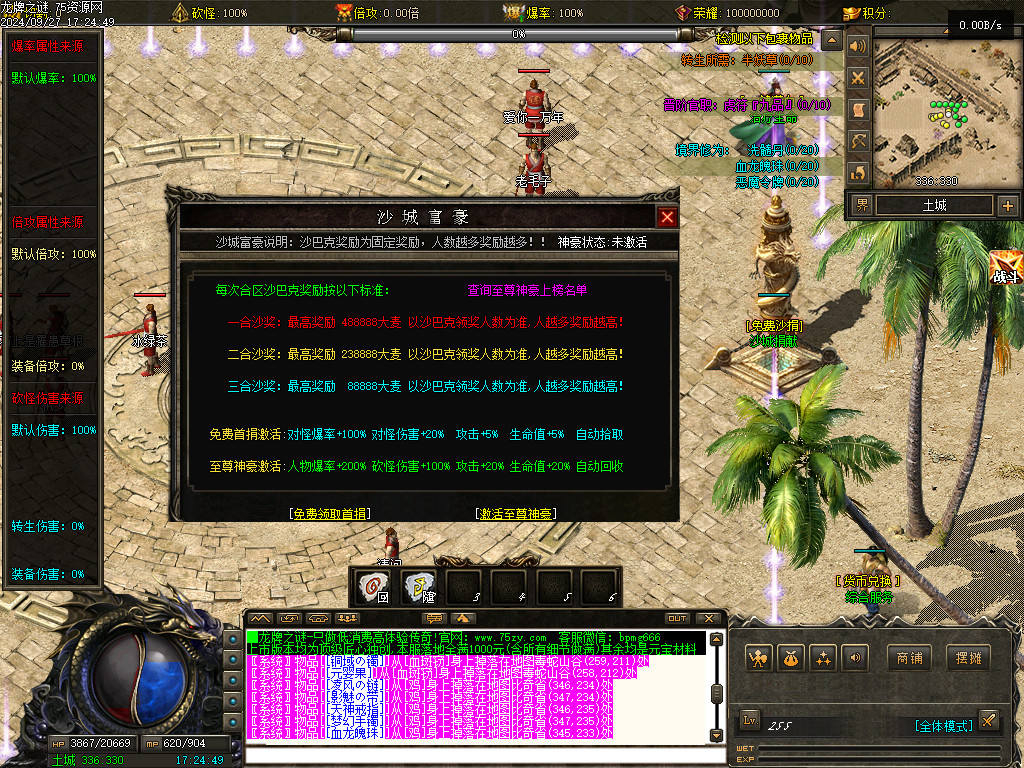The image size is (1024, 768).
Task: Expand the minimap with the plus button
Action: (x=1006, y=206)
